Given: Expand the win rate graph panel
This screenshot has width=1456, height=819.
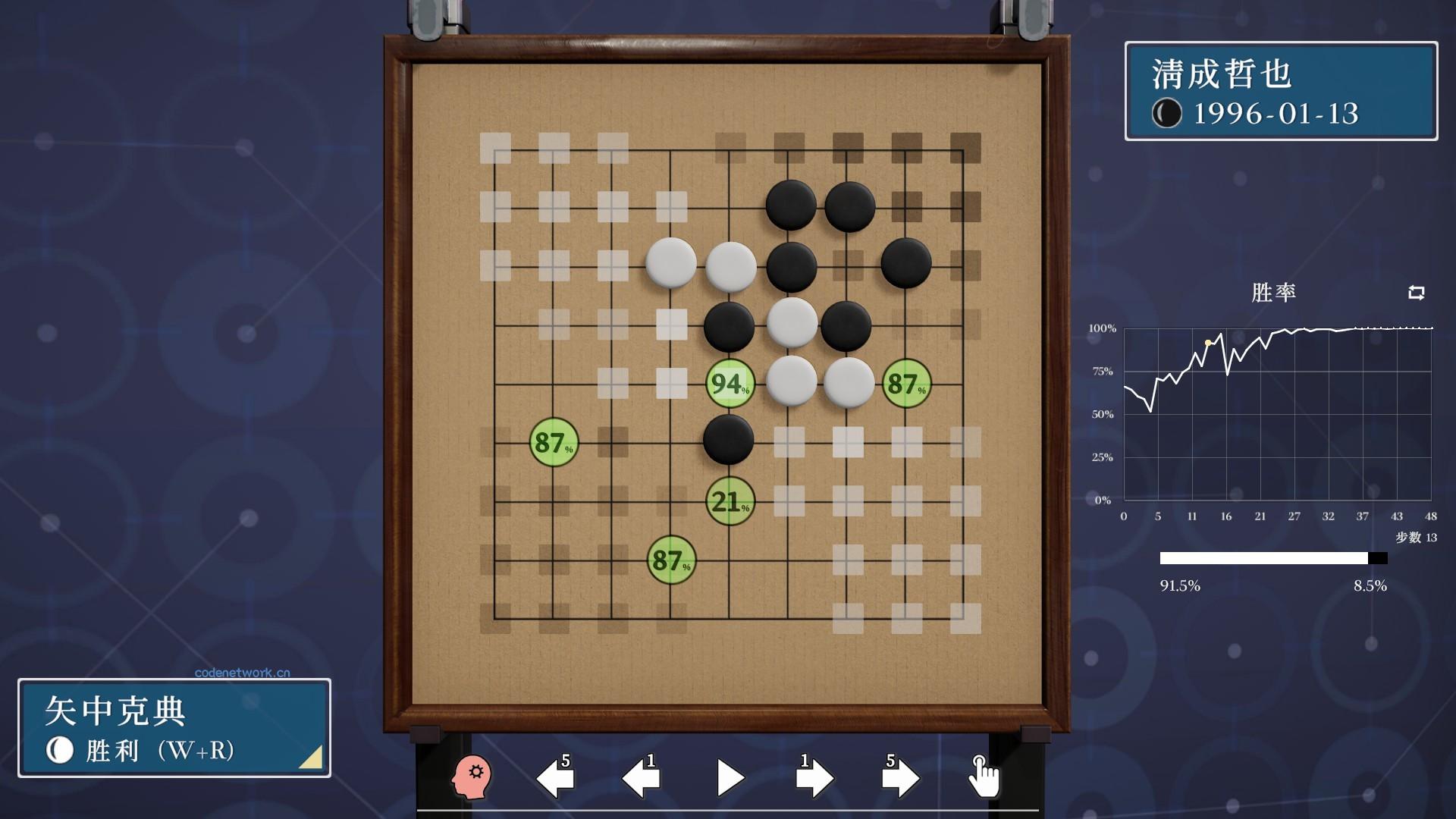Looking at the screenshot, I should pyautogui.click(x=1274, y=413).
